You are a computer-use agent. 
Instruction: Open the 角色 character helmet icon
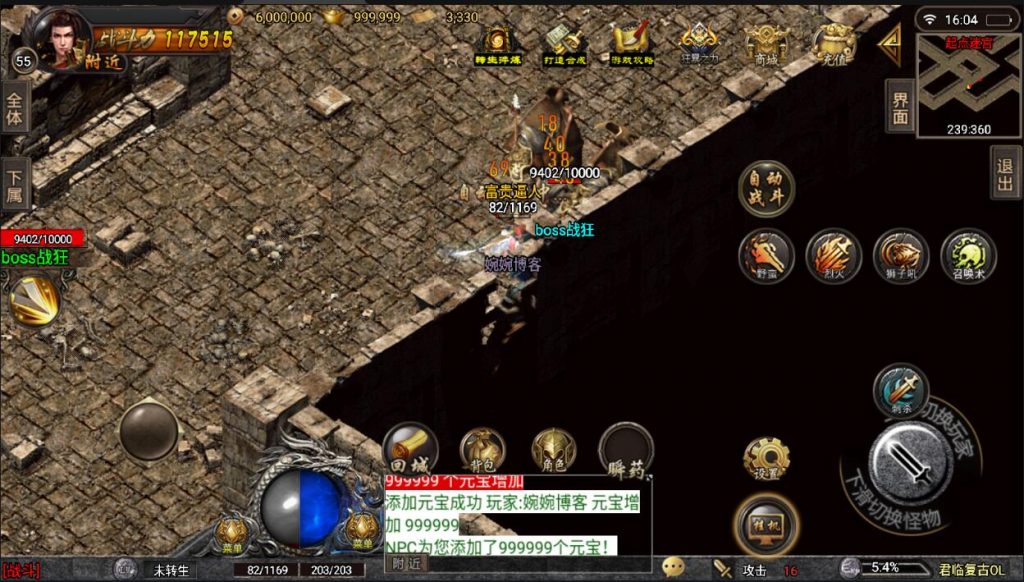click(x=553, y=449)
